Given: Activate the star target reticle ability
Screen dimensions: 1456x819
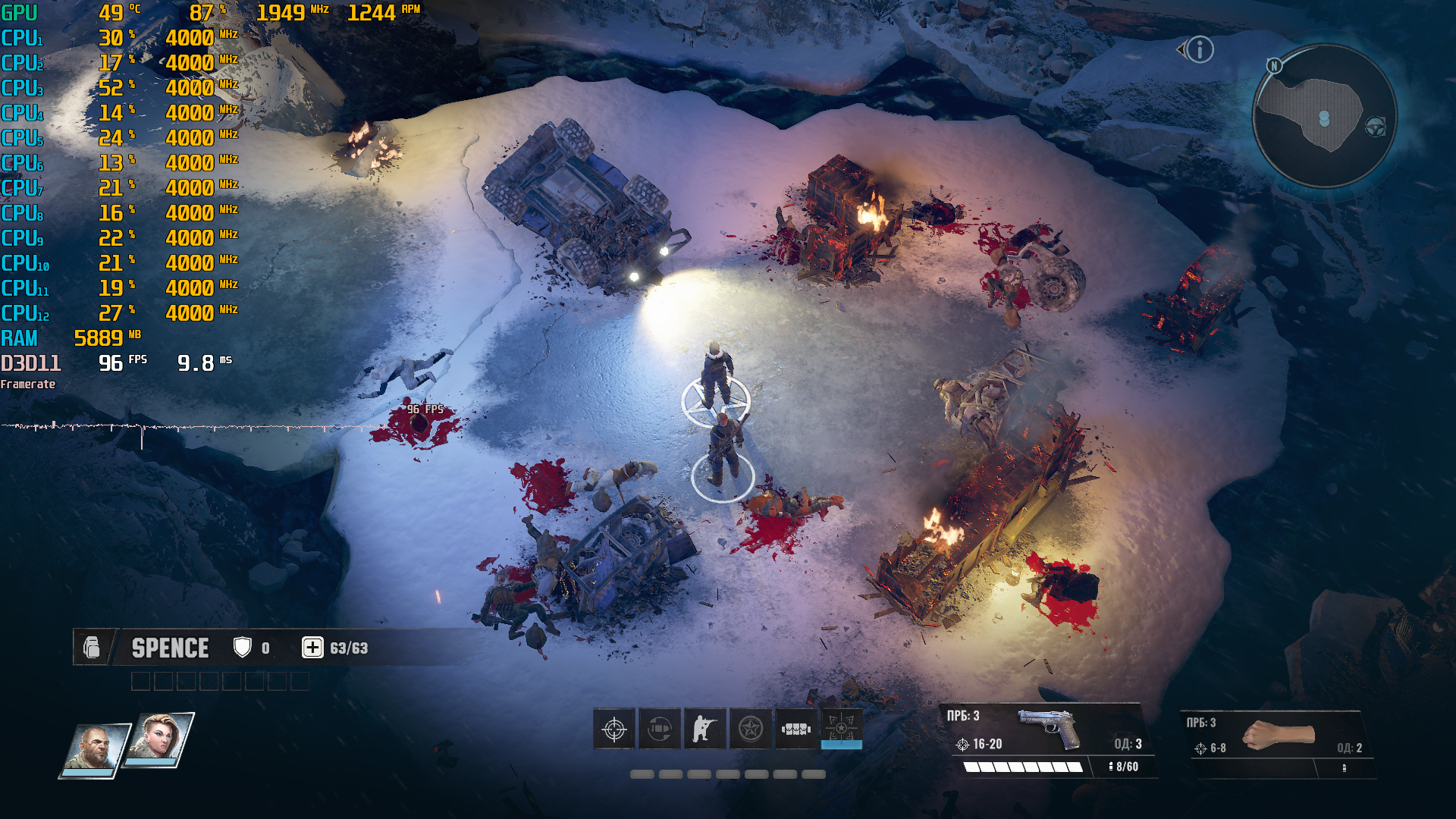Looking at the screenshot, I should tap(842, 728).
